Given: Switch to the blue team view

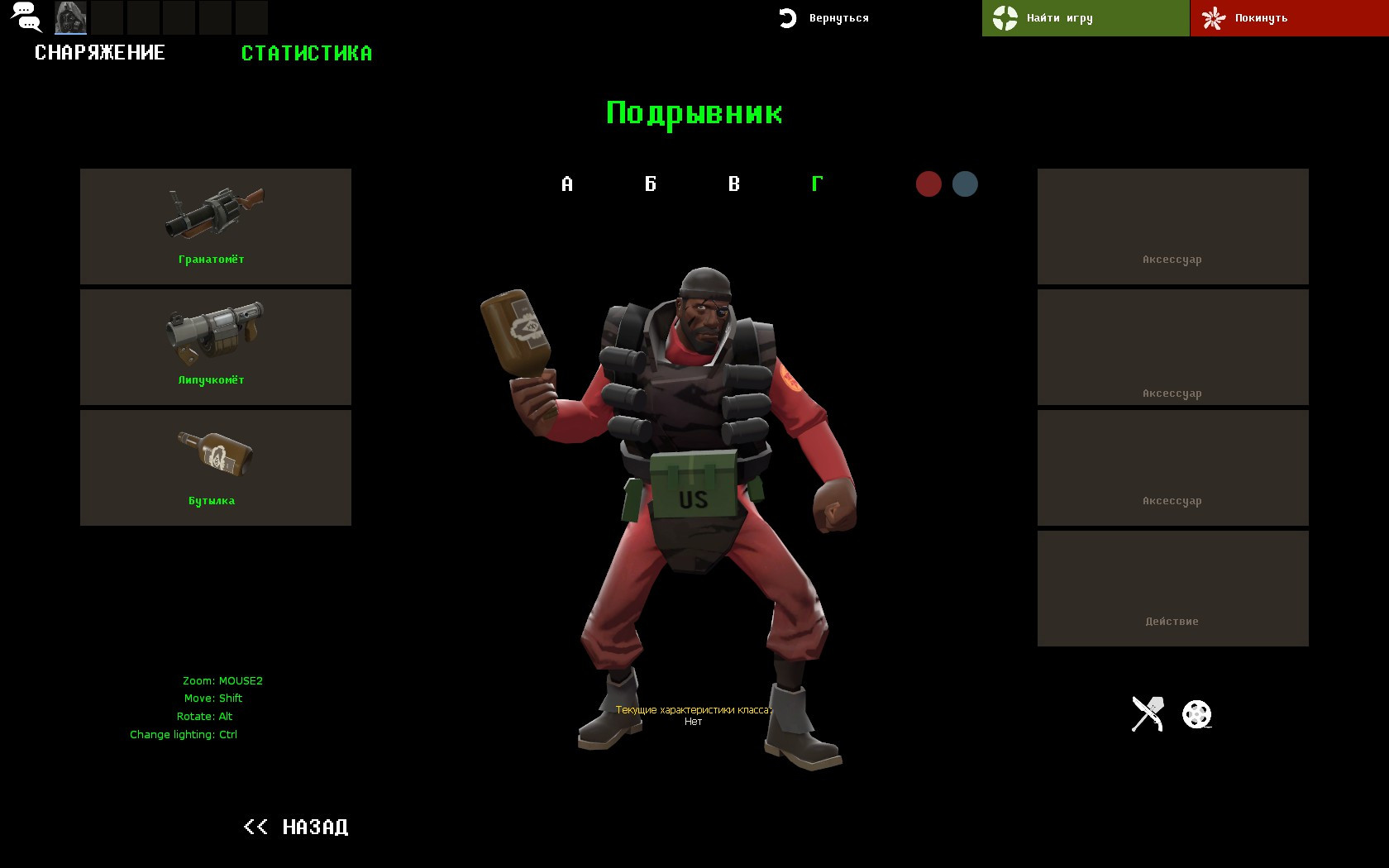Looking at the screenshot, I should coord(964,184).
